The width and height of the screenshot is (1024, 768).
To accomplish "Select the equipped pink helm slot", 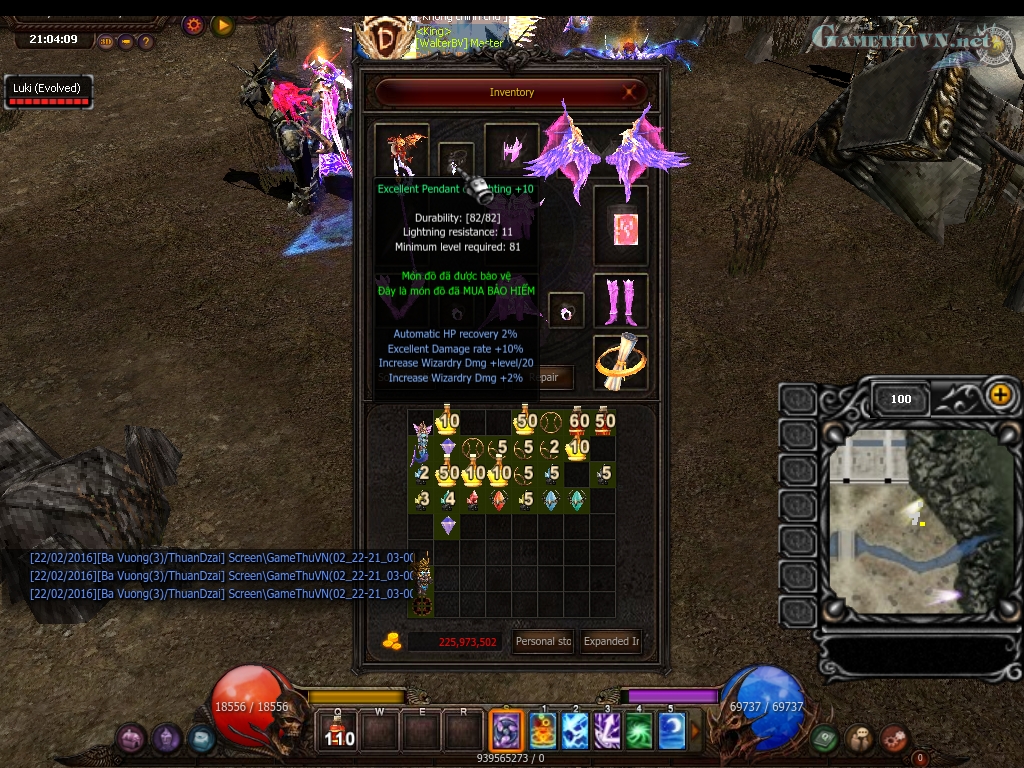I will pyautogui.click(x=512, y=150).
